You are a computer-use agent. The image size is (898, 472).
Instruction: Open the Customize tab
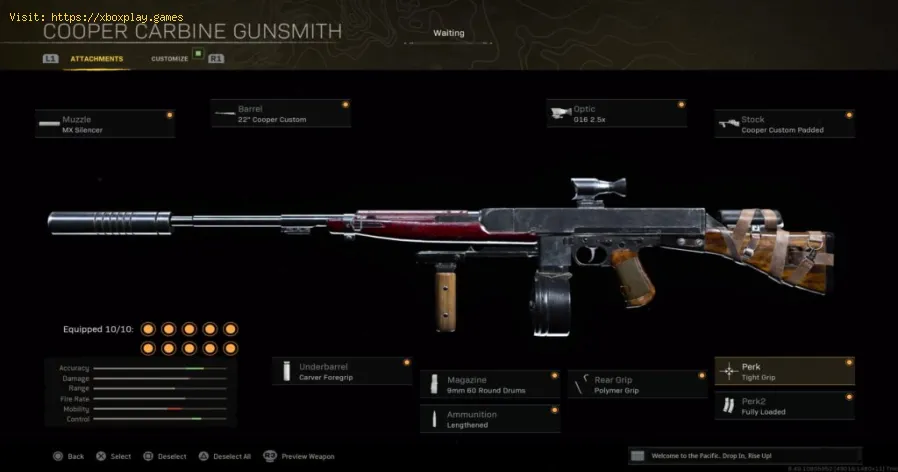click(169, 59)
